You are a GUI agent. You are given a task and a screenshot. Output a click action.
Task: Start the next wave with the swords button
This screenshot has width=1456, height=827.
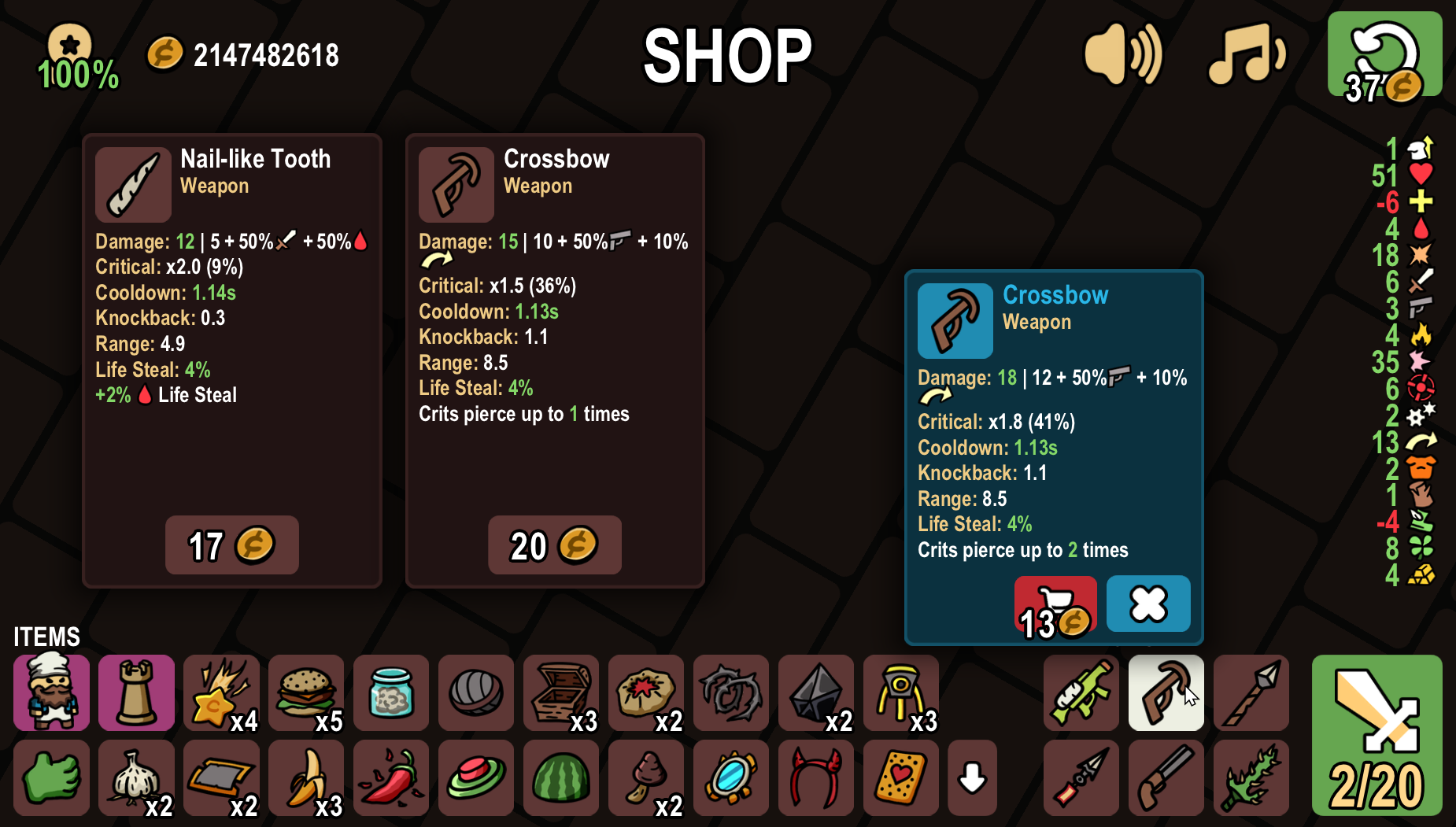tap(1377, 735)
